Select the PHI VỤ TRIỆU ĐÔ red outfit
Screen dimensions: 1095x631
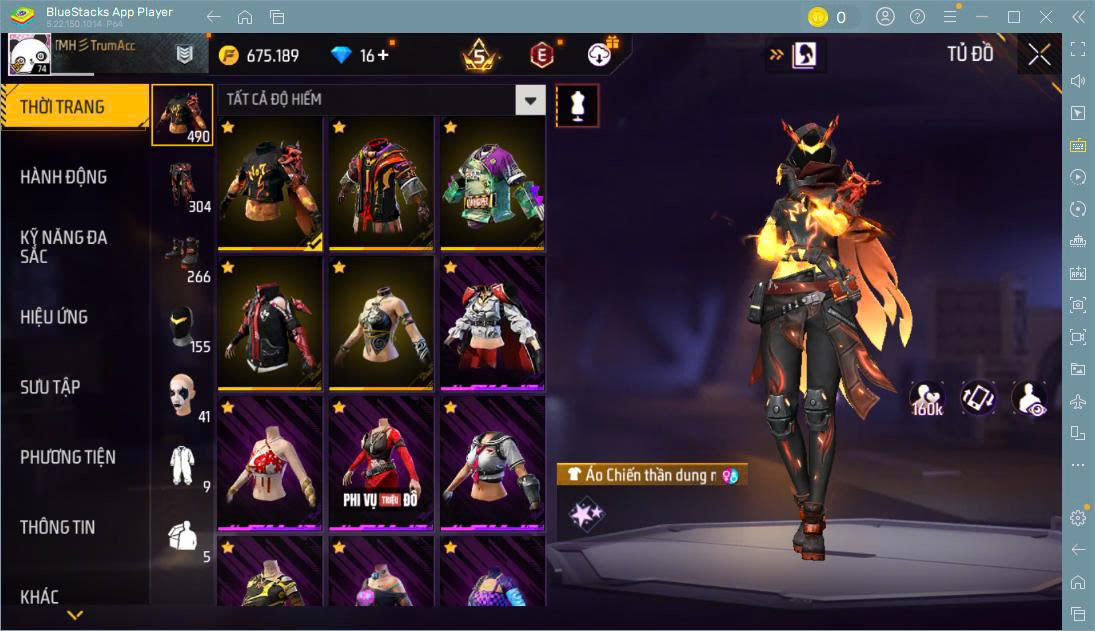click(x=381, y=462)
